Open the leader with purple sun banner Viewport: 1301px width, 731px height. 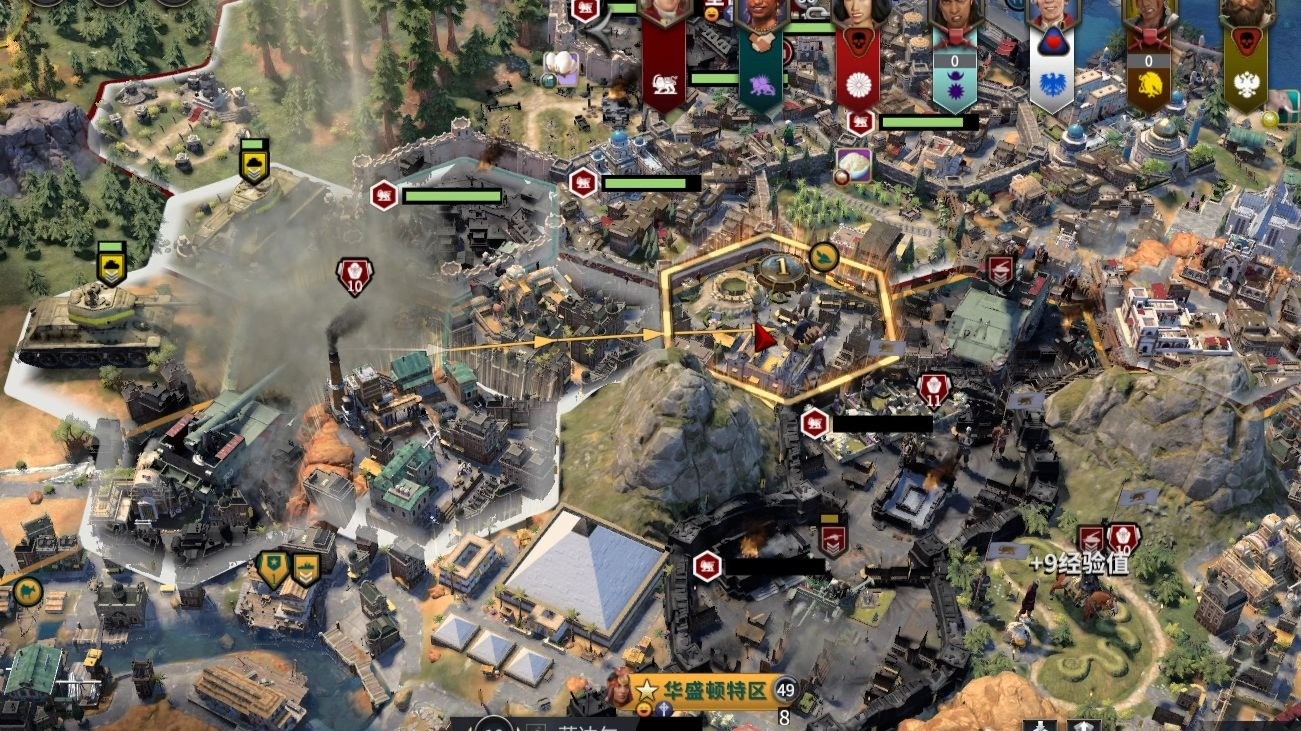pos(953,70)
